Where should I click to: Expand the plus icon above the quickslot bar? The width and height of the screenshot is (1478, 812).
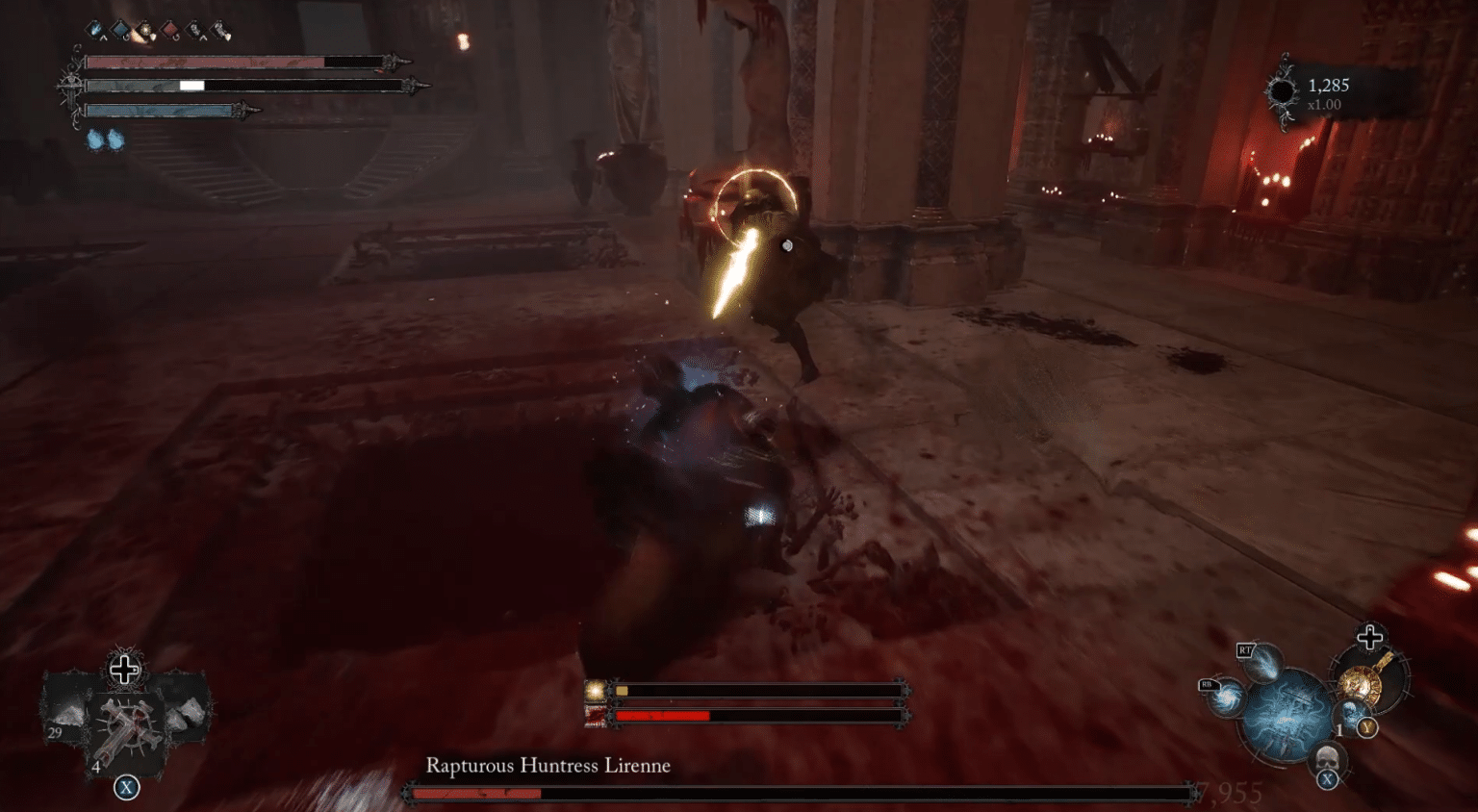tap(124, 670)
